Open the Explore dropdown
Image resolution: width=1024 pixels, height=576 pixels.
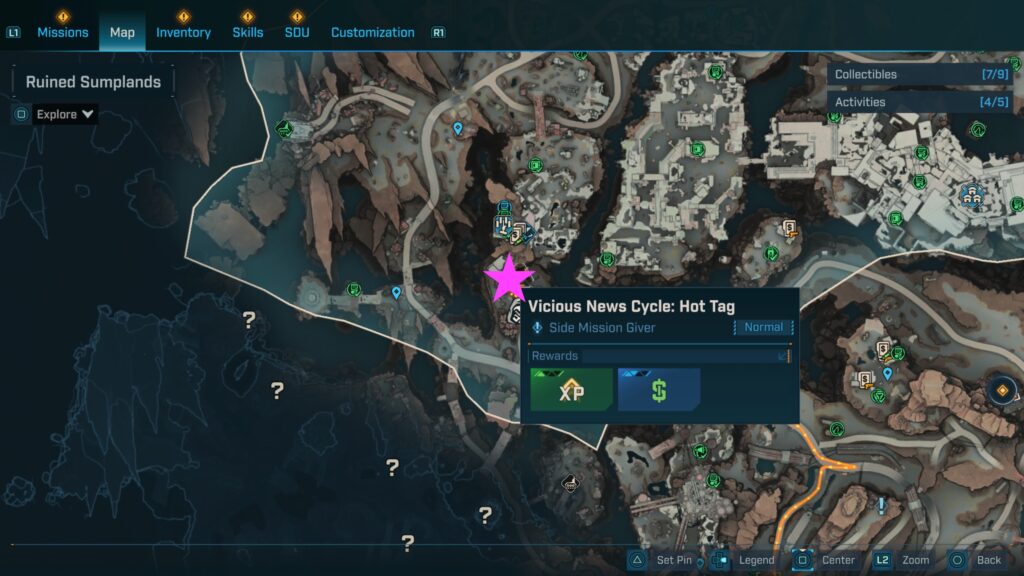click(65, 114)
